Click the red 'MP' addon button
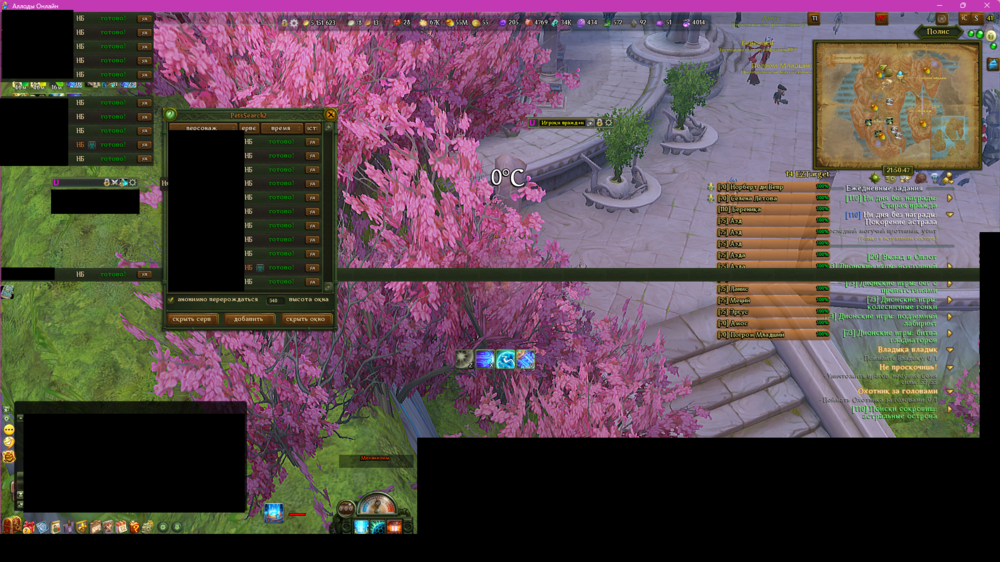Viewport: 1000px width, 562px height. tap(882, 18)
